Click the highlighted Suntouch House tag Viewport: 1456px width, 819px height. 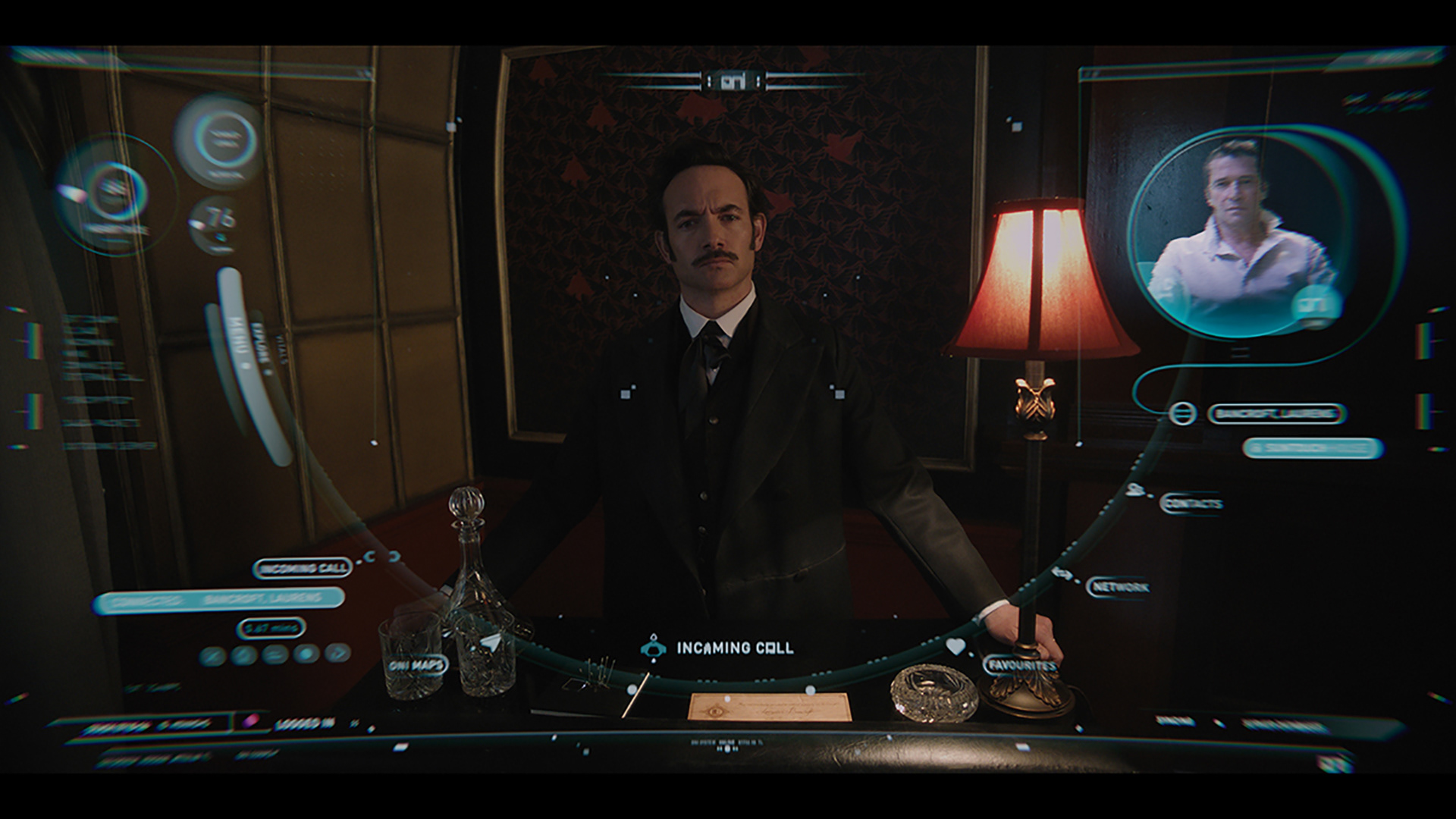pyautogui.click(x=1313, y=448)
